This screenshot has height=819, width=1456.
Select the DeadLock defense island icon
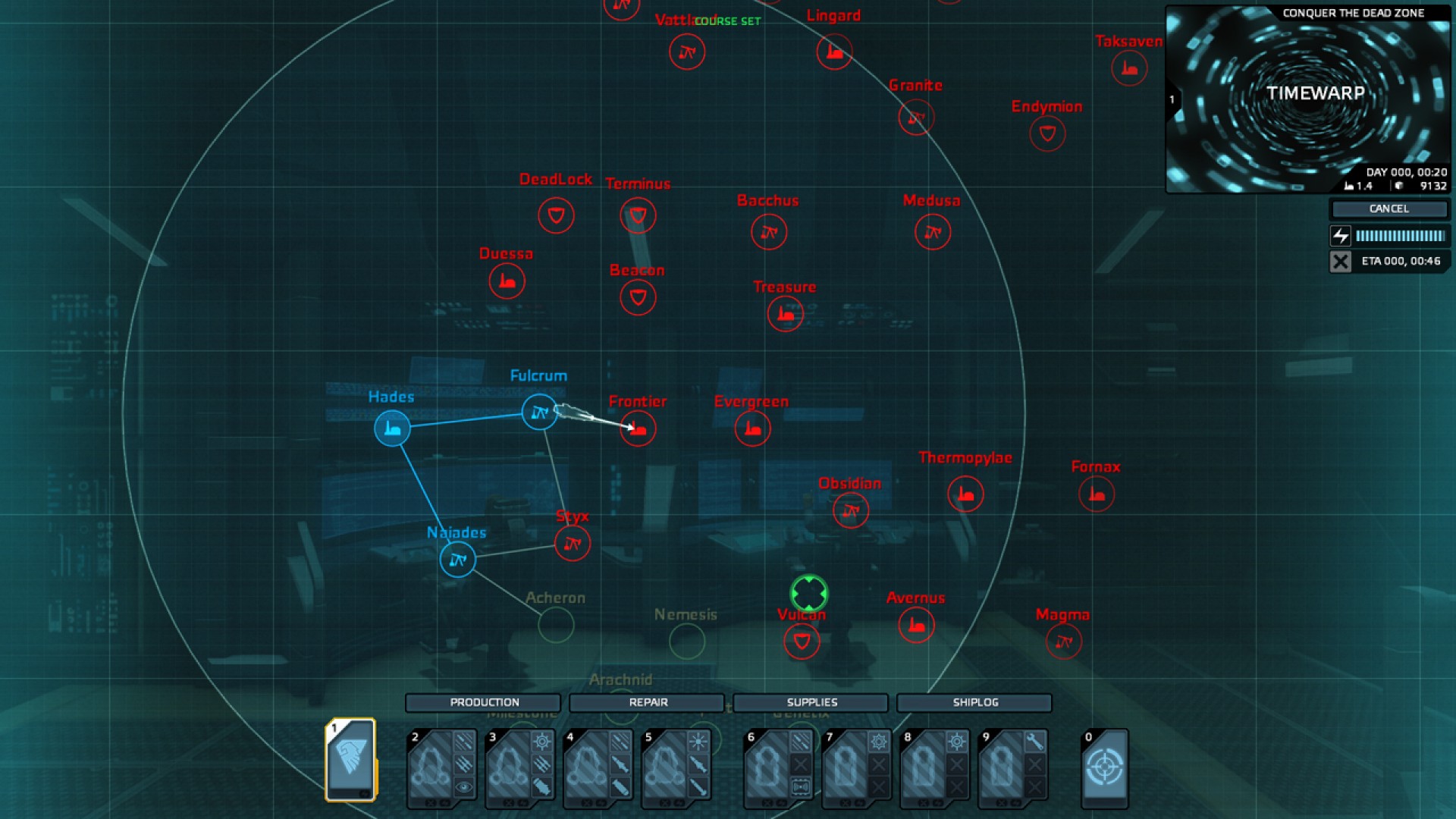(556, 215)
